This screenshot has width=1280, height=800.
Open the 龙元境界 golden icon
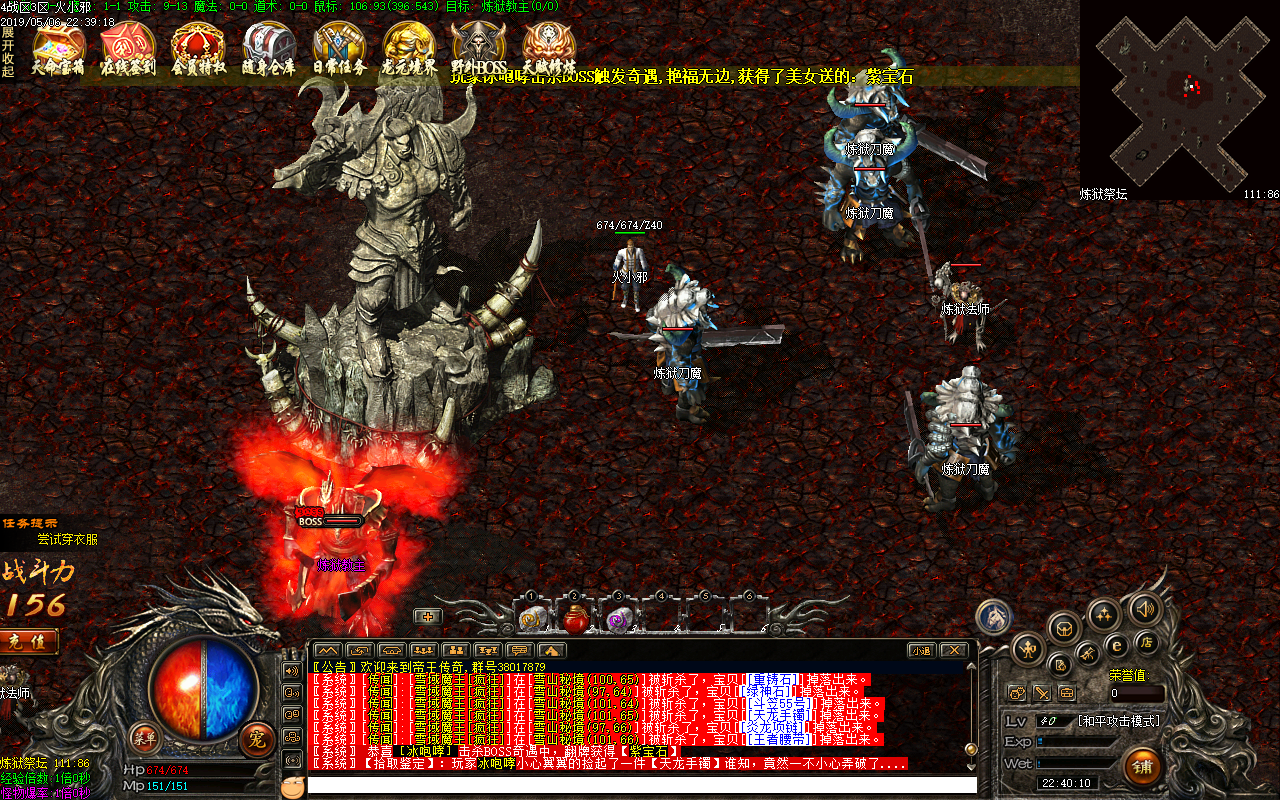(x=409, y=47)
